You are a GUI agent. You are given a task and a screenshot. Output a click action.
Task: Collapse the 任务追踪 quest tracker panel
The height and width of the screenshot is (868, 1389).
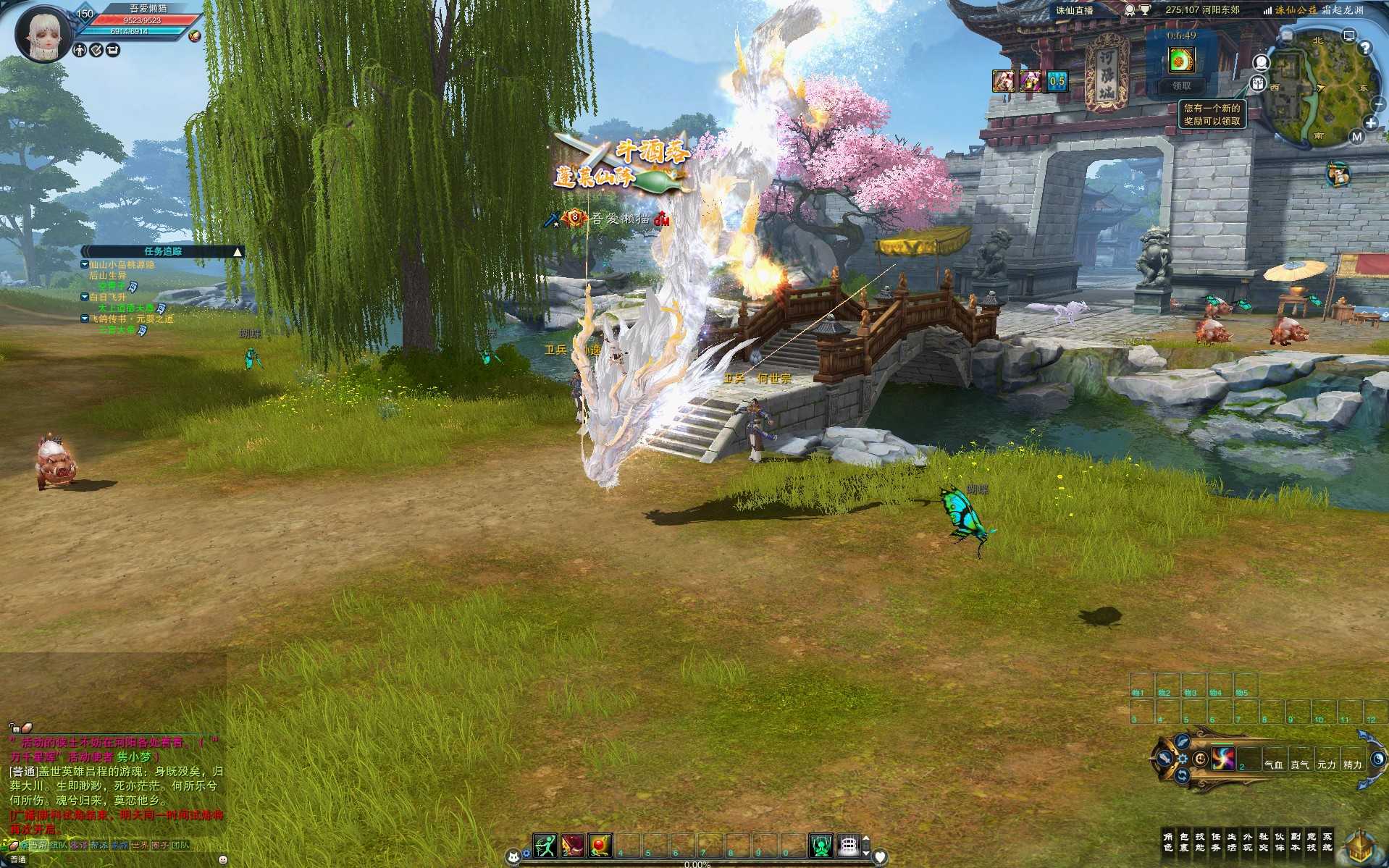click(238, 252)
